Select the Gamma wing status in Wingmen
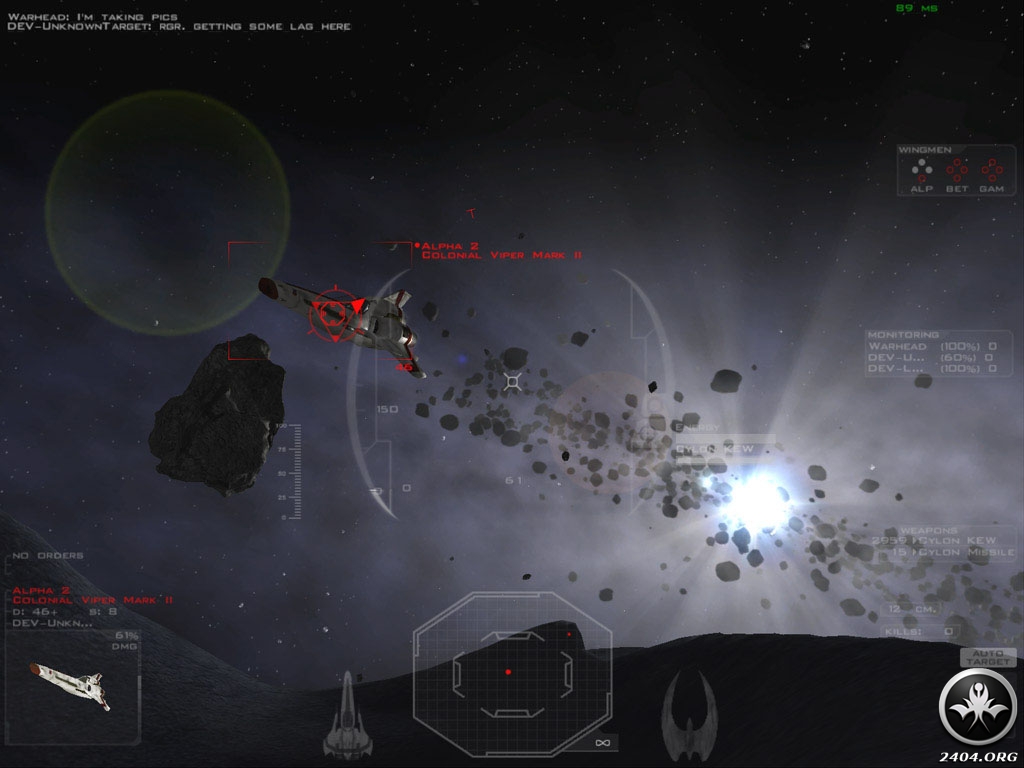The image size is (1024, 768). click(x=991, y=174)
